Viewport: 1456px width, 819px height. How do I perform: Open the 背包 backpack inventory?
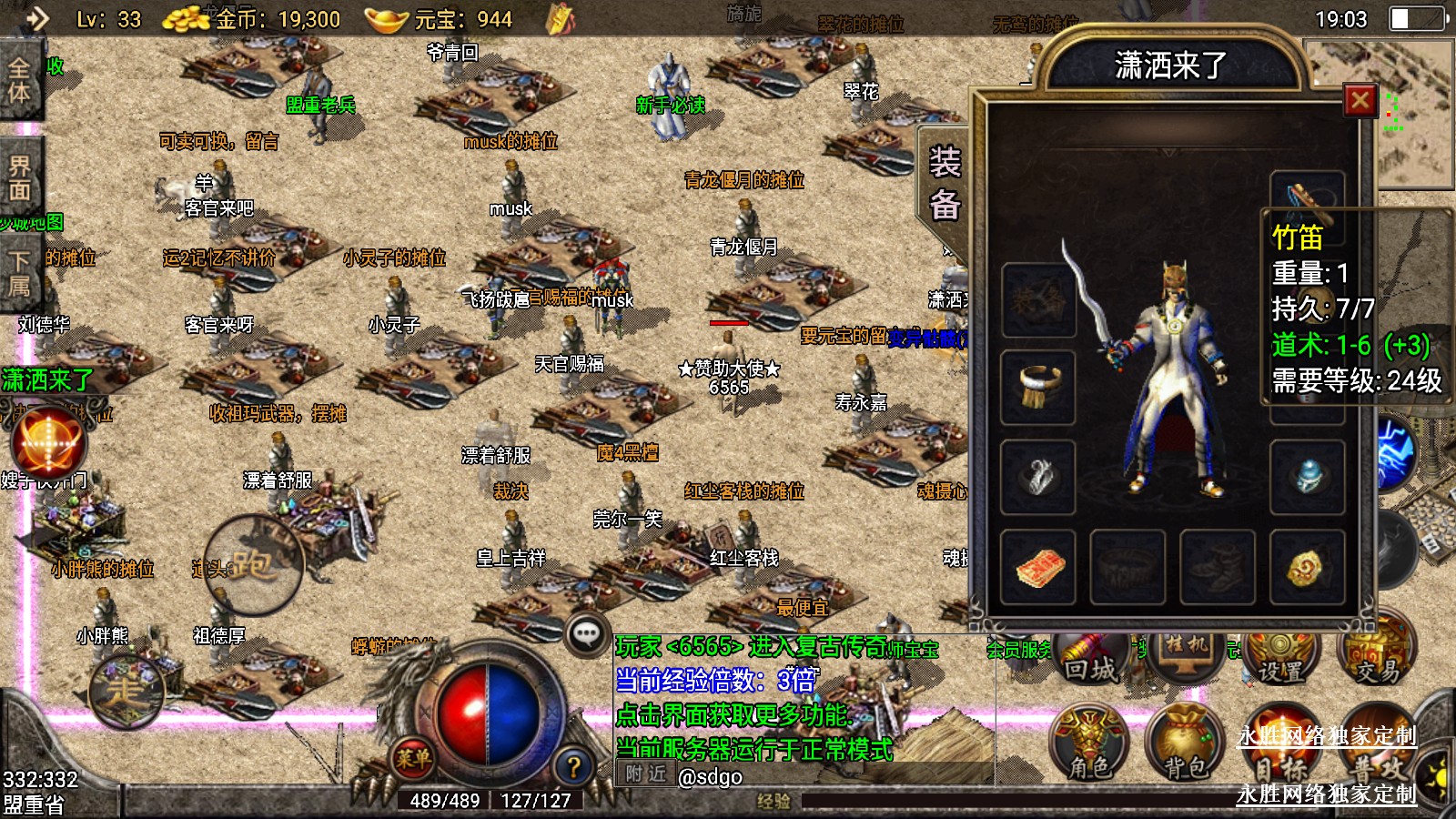click(1185, 743)
